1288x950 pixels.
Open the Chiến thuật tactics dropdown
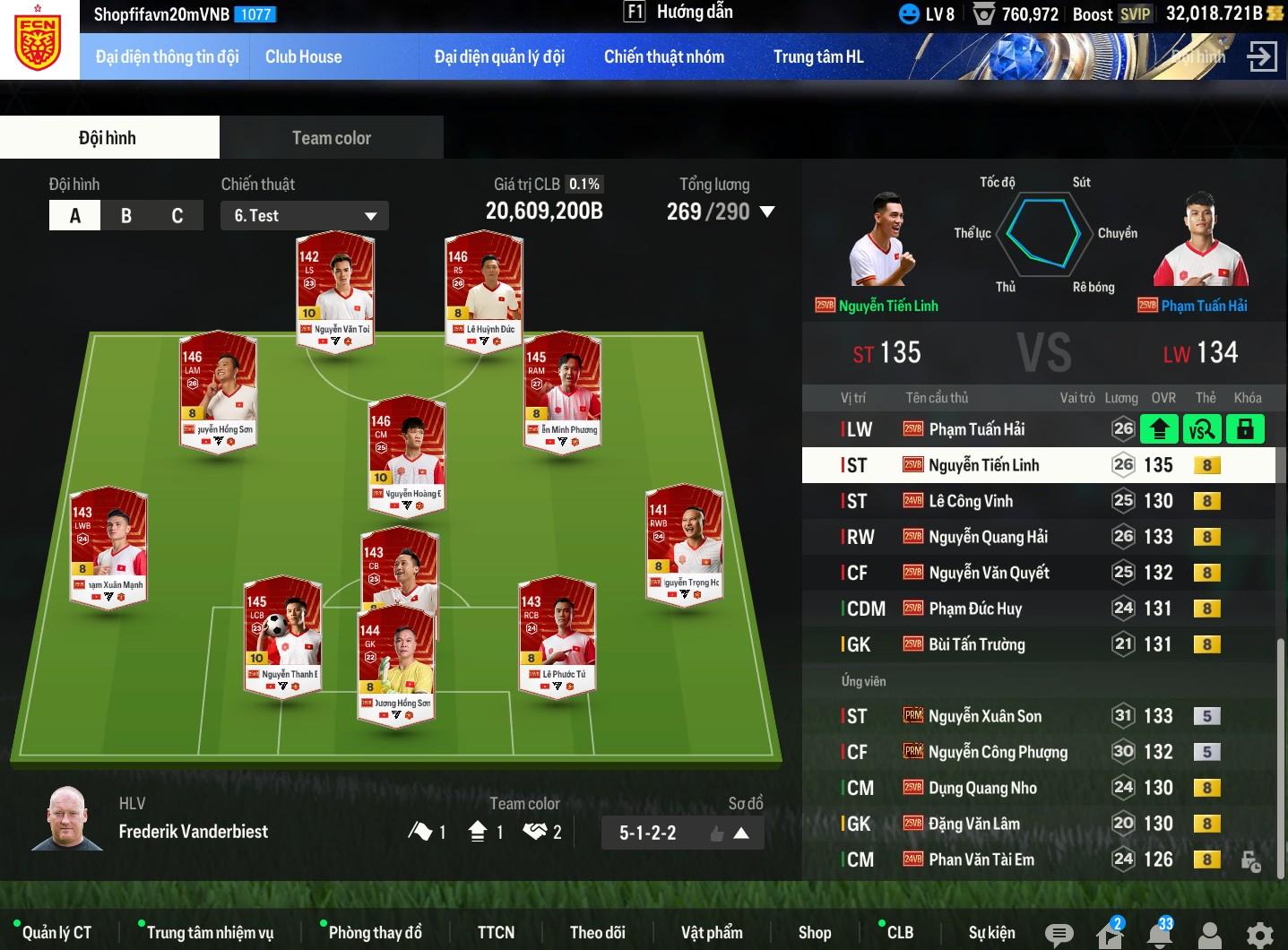click(304, 216)
